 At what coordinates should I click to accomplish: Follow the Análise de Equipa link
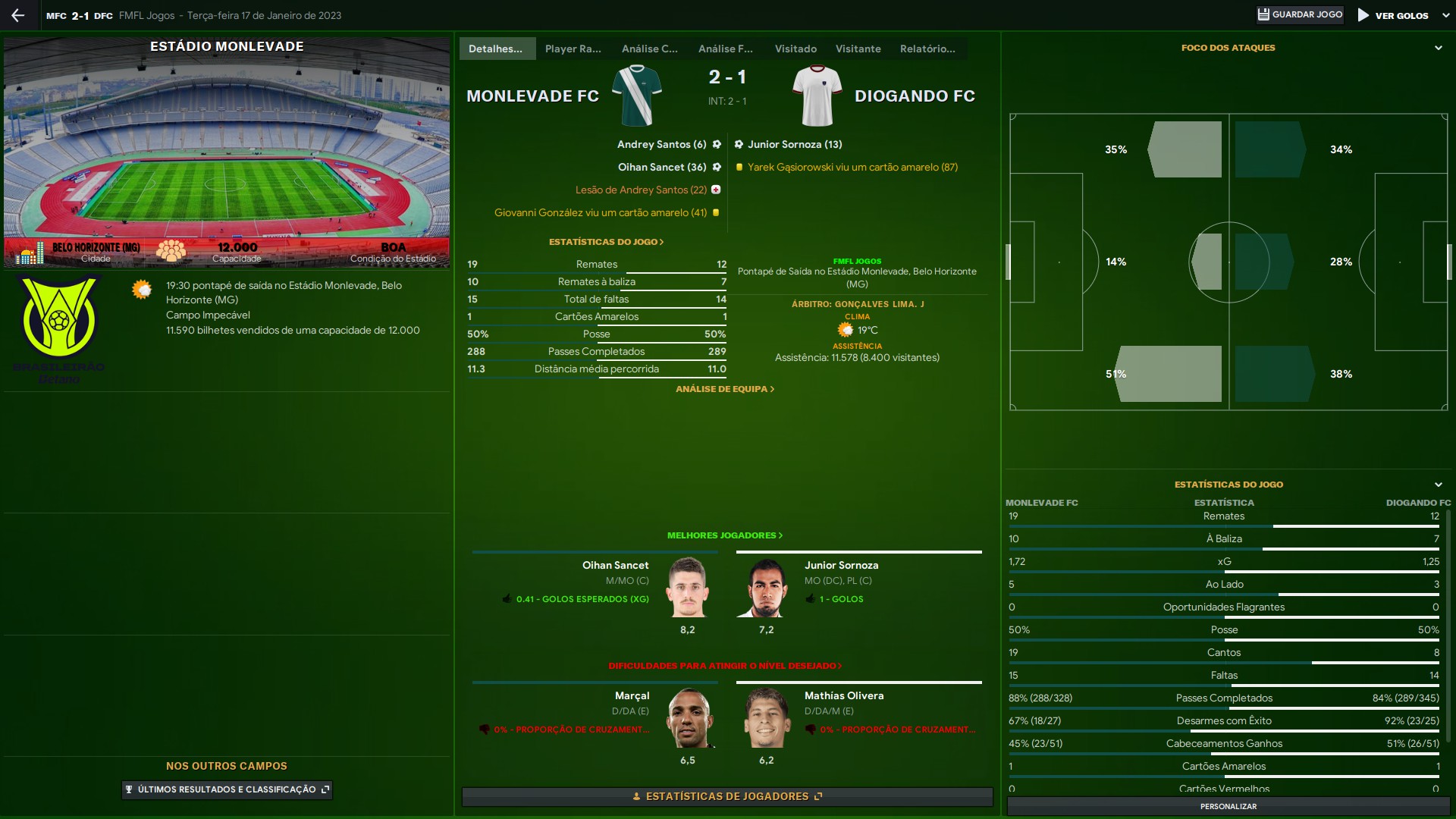[x=725, y=389]
